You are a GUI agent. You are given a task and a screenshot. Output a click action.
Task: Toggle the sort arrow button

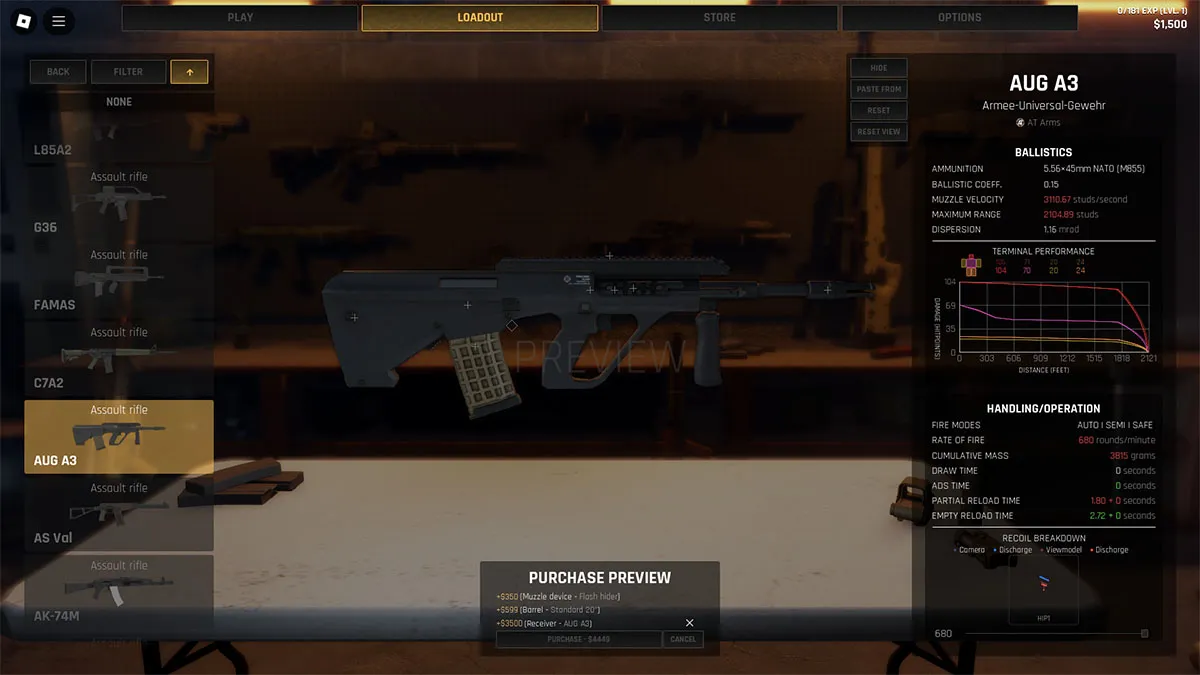(x=190, y=72)
